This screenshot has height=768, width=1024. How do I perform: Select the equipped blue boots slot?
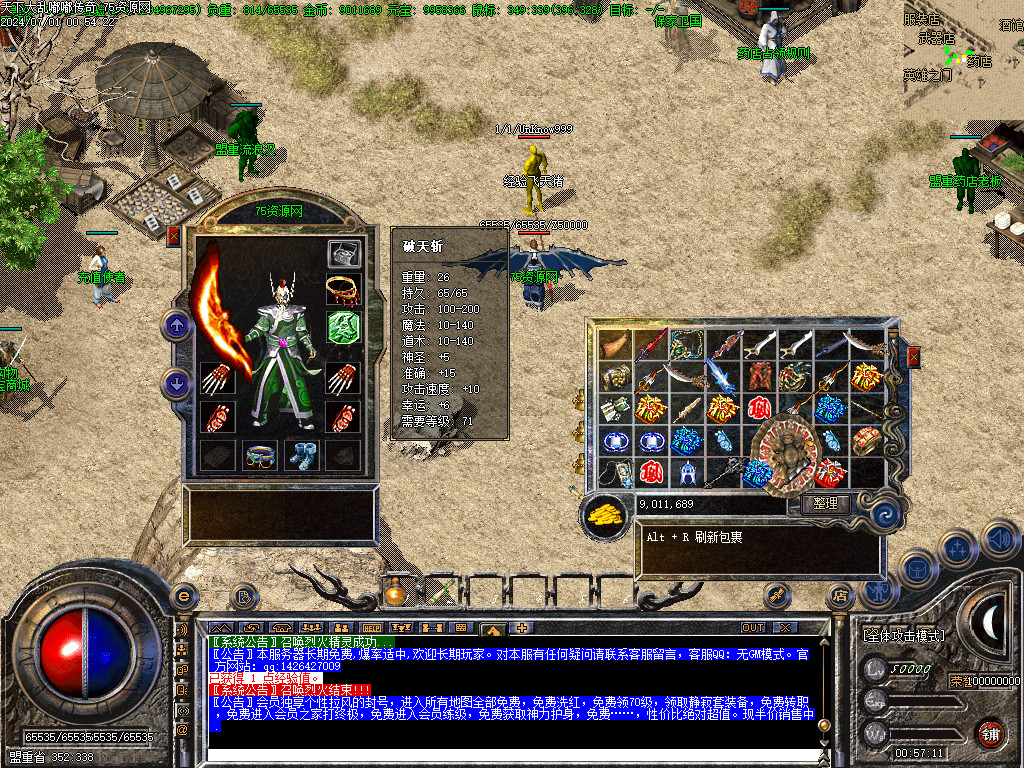coord(302,455)
